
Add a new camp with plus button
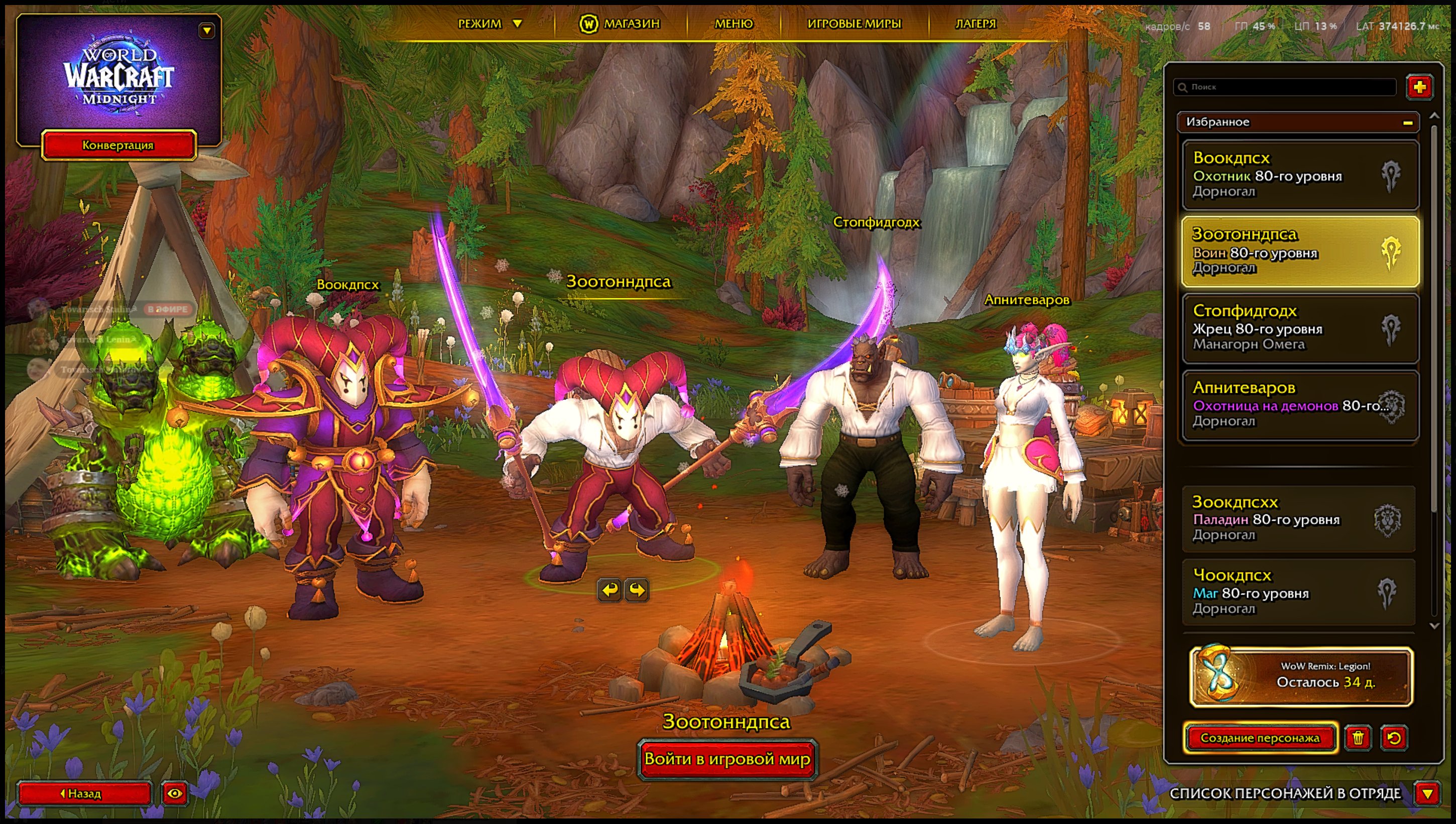click(1419, 87)
